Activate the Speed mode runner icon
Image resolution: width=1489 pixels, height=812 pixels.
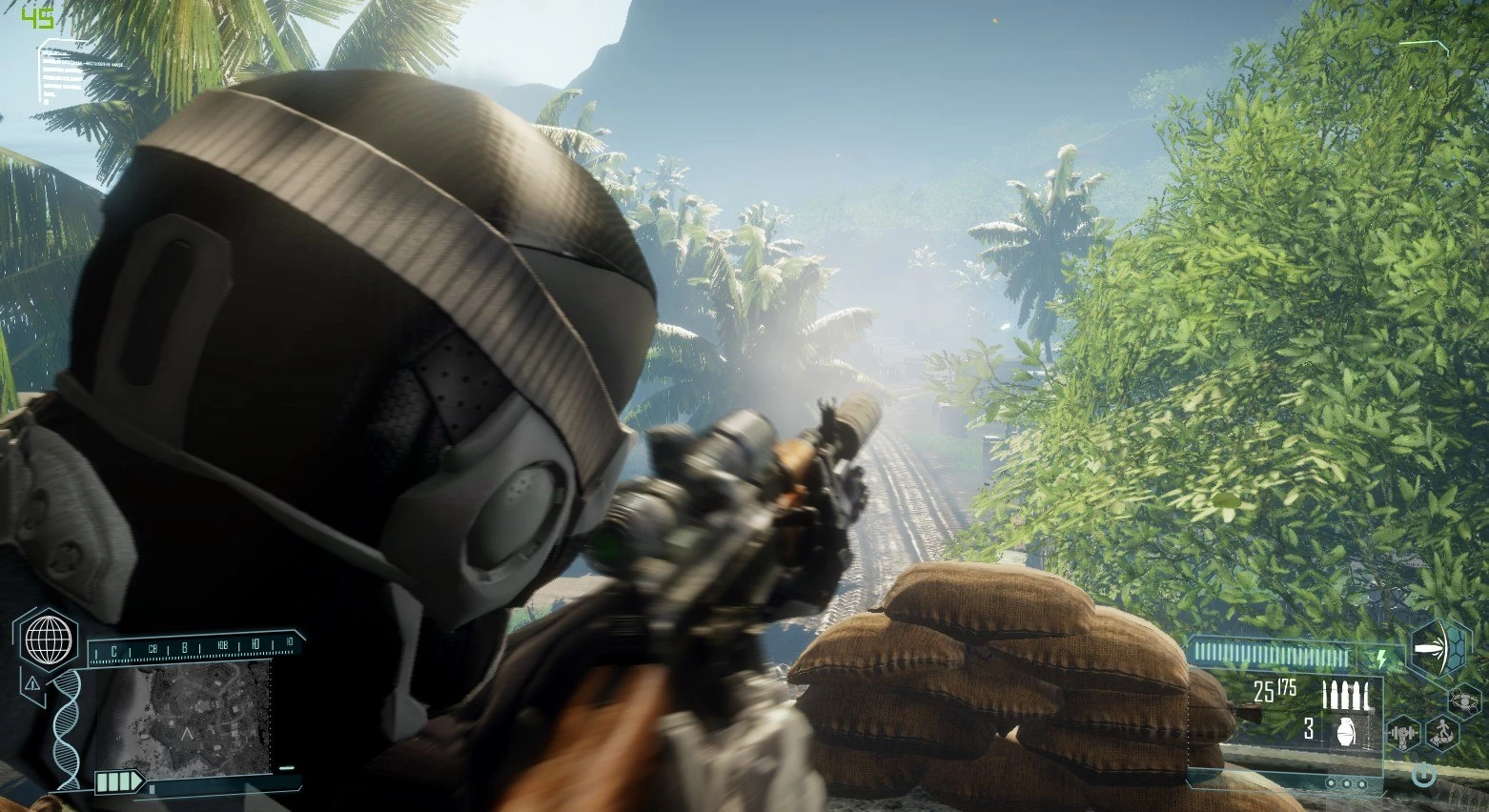click(1441, 733)
